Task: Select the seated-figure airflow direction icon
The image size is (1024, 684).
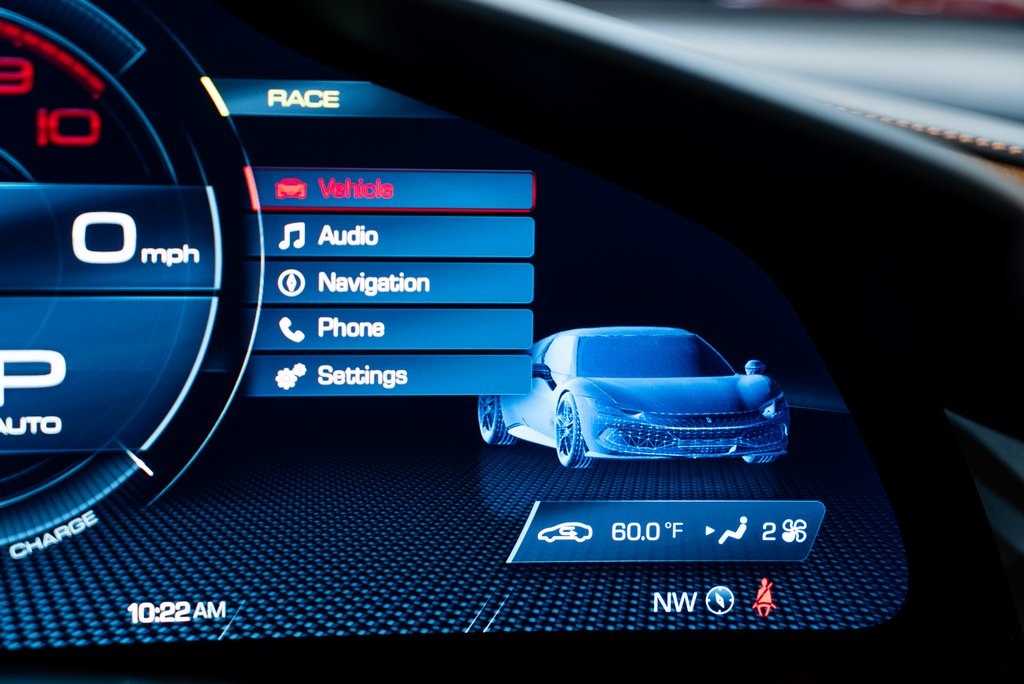Action: point(733,531)
